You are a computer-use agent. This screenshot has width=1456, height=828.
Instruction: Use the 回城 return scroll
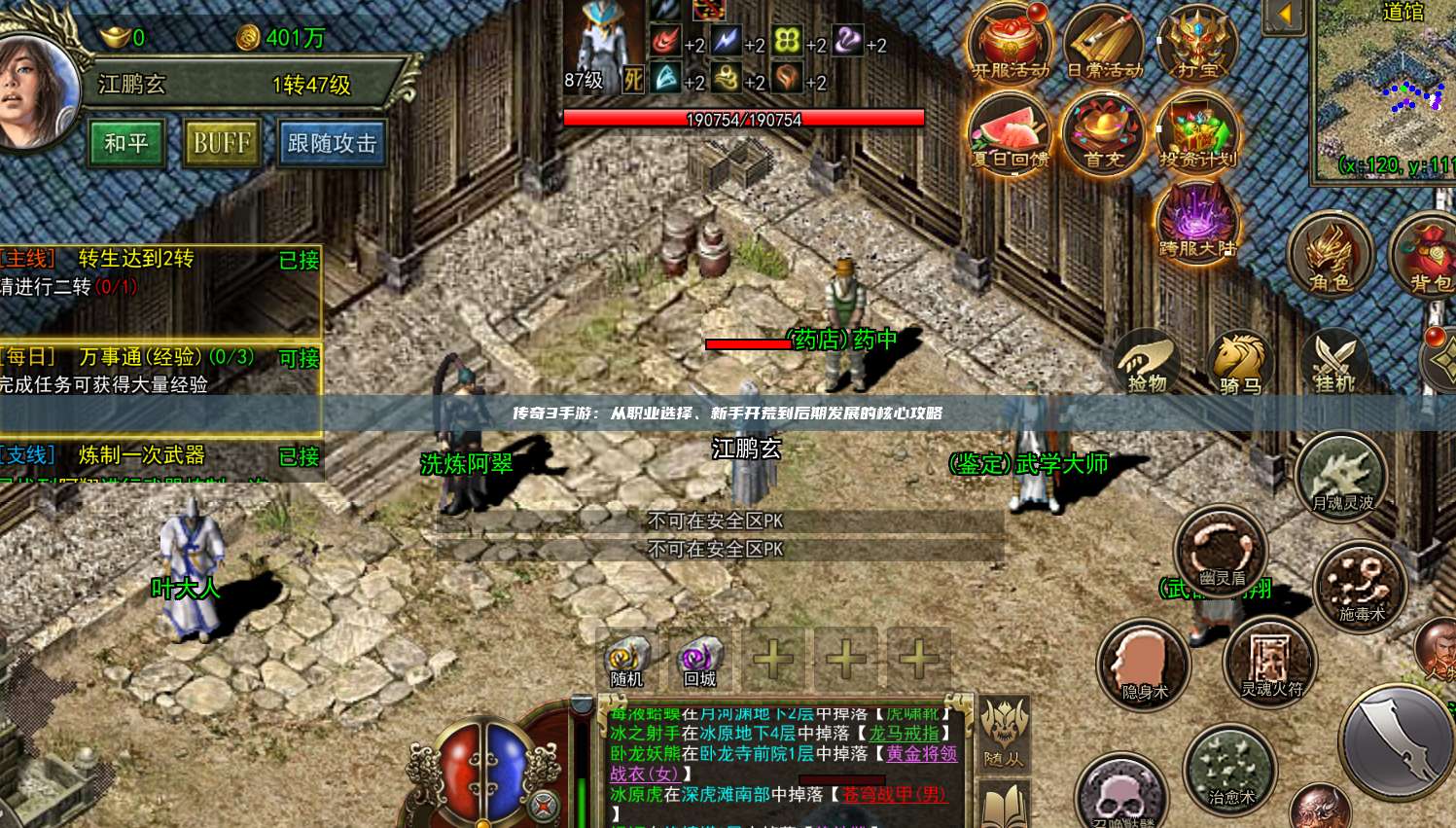[x=700, y=662]
